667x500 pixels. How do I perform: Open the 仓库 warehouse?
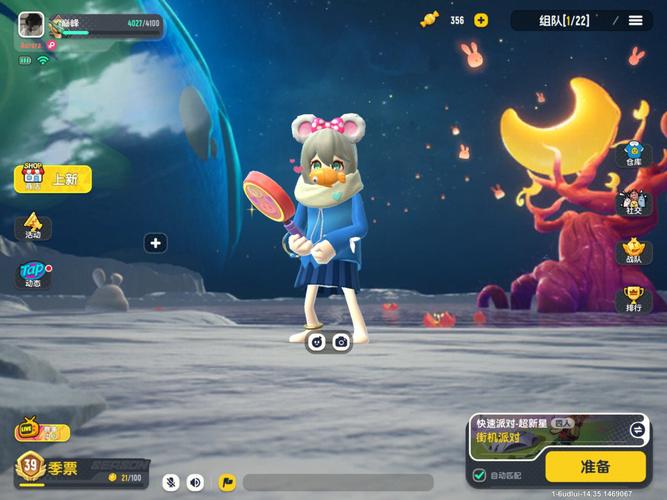[633, 155]
